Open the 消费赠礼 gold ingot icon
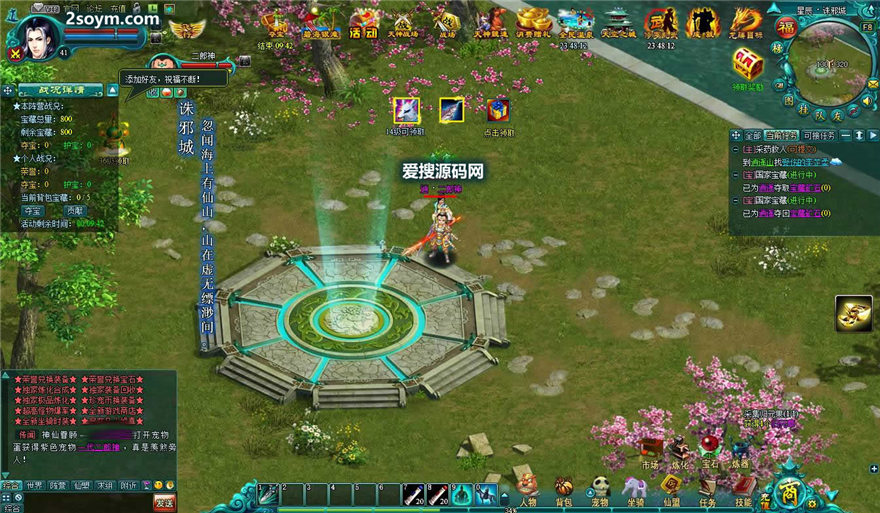Screen dimensions: 880x513 pyautogui.click(x=533, y=20)
